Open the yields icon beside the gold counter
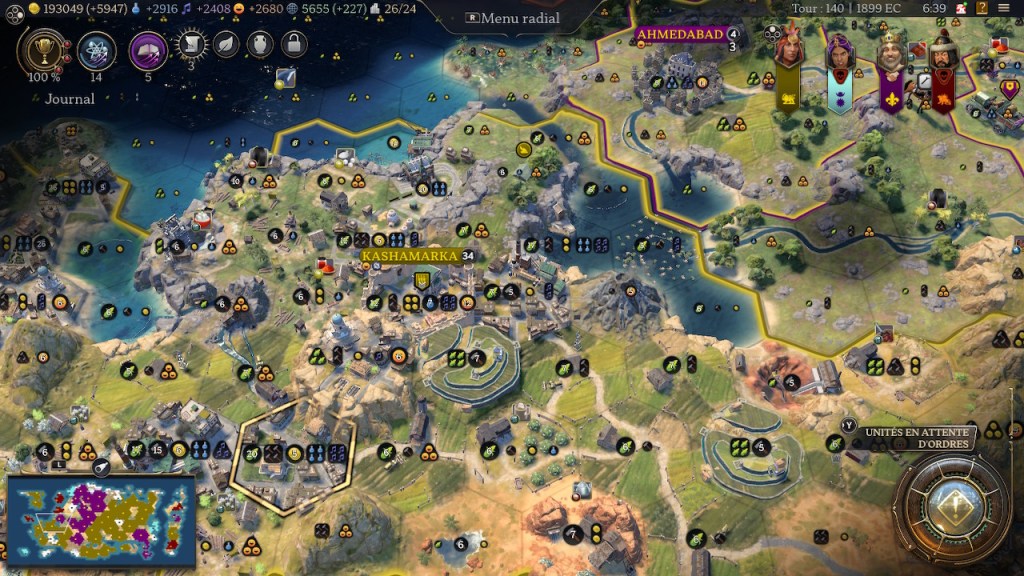Screen dimensions: 1024x576 (34, 8)
